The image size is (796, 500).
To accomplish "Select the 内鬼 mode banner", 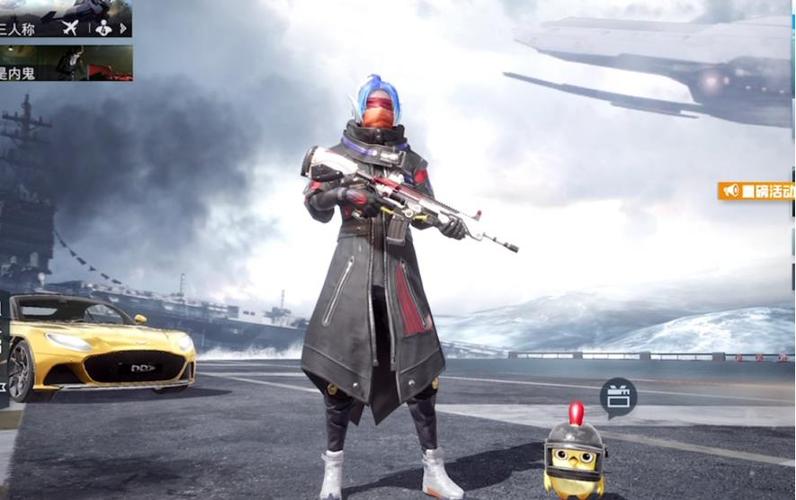I will [x=65, y=62].
